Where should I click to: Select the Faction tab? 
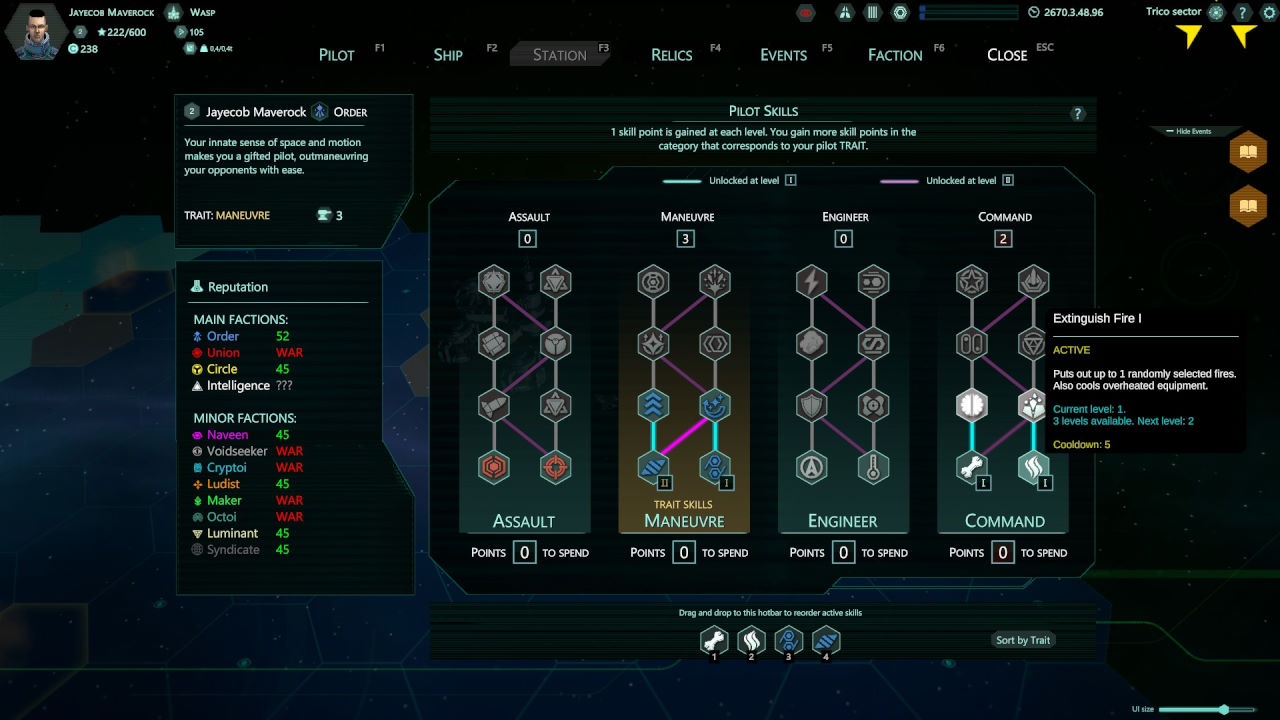tap(895, 55)
